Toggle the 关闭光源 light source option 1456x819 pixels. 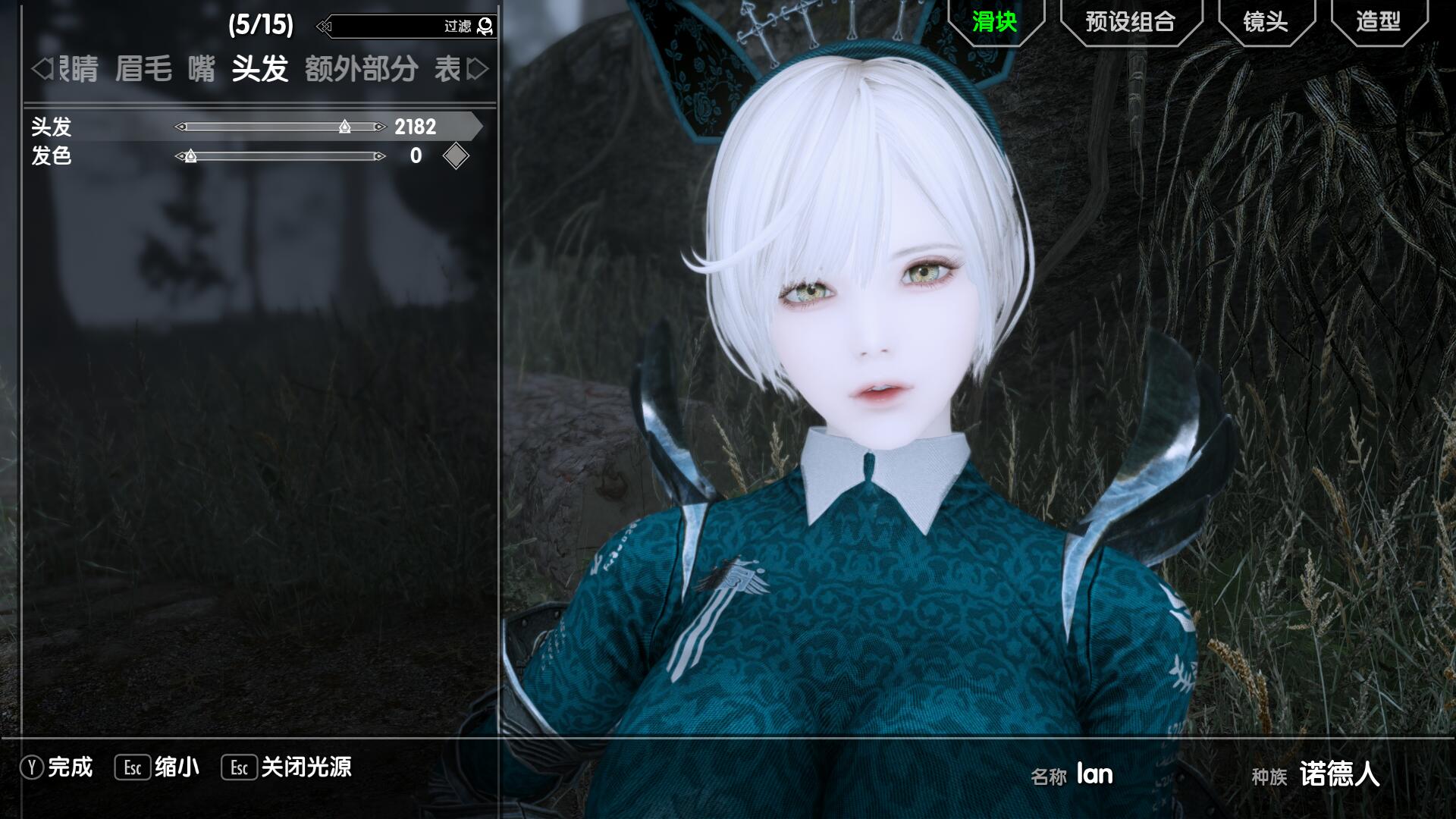tap(306, 767)
